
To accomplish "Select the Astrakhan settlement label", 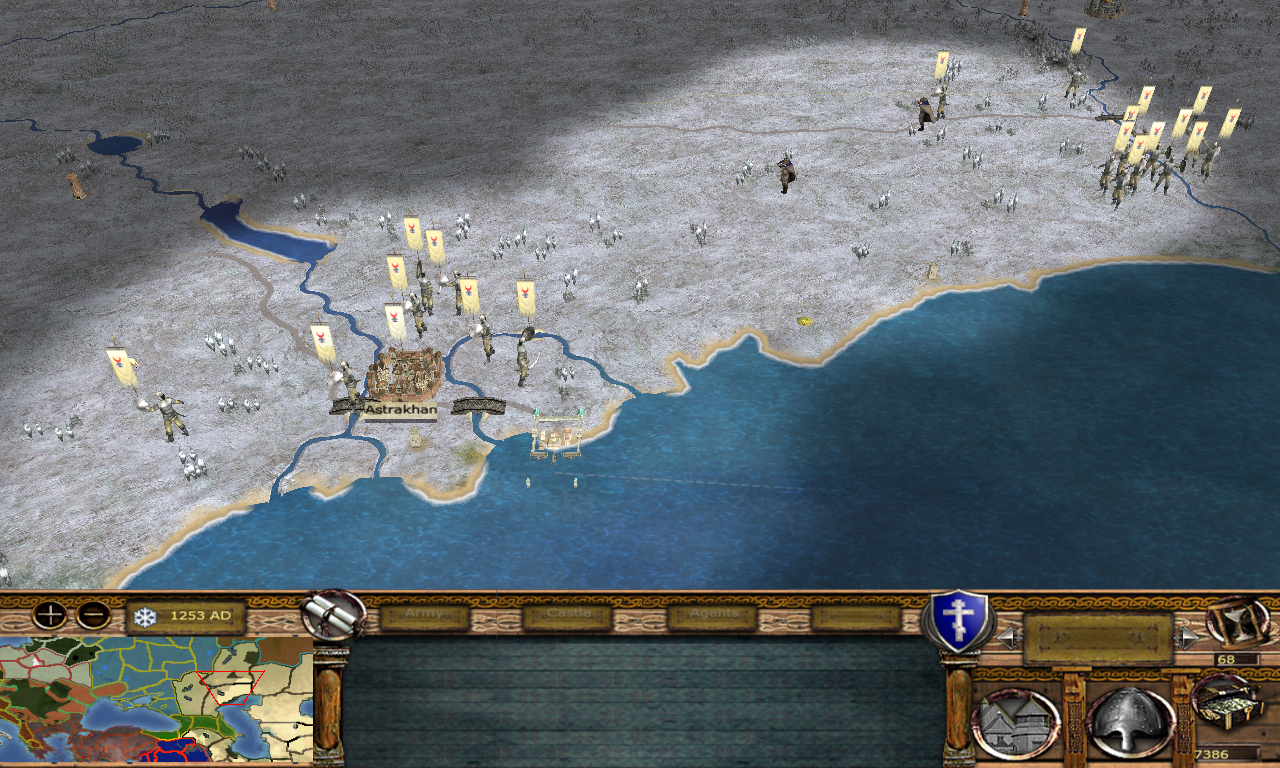I will [x=400, y=409].
